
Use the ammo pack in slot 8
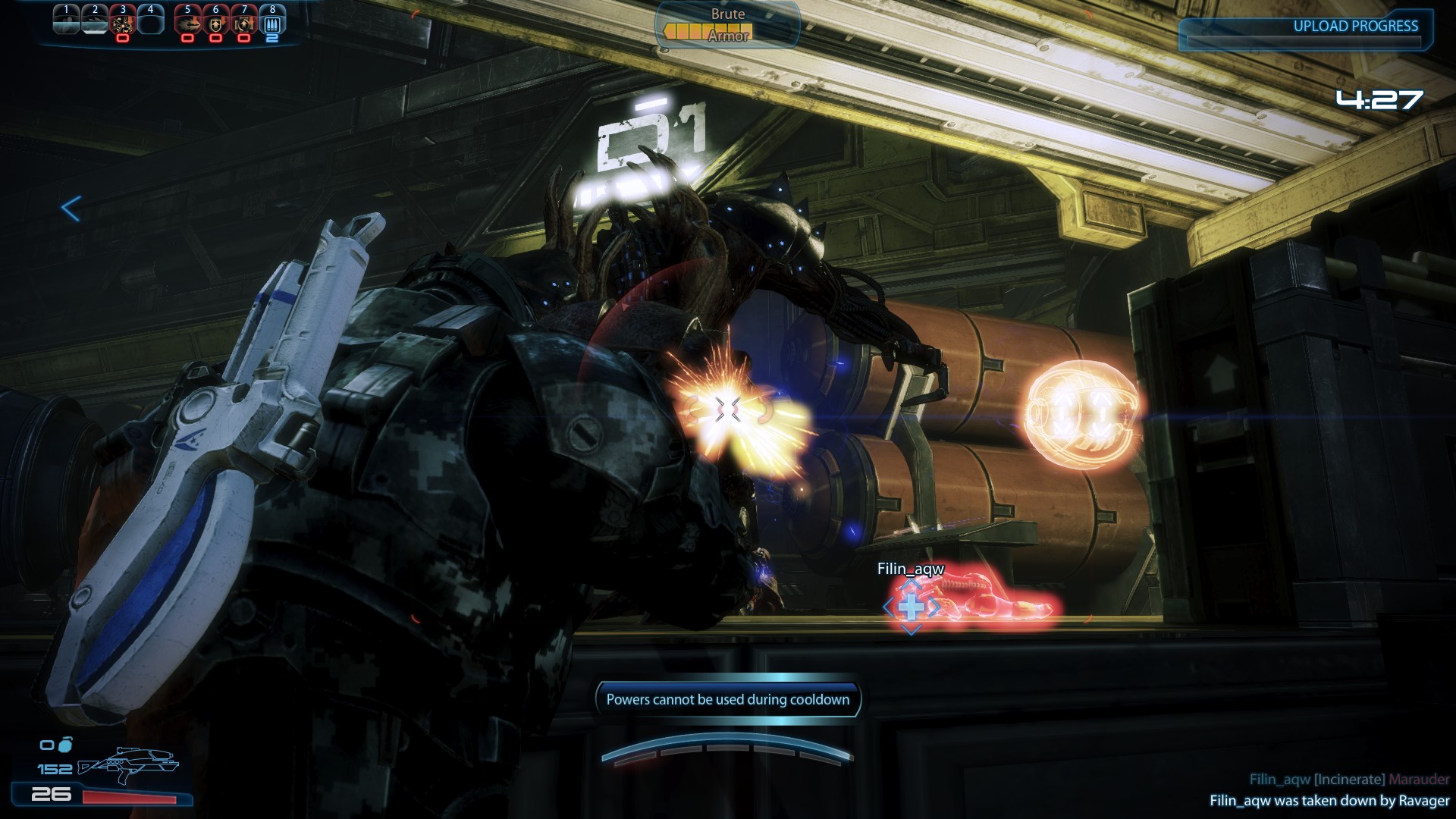pyautogui.click(x=272, y=23)
